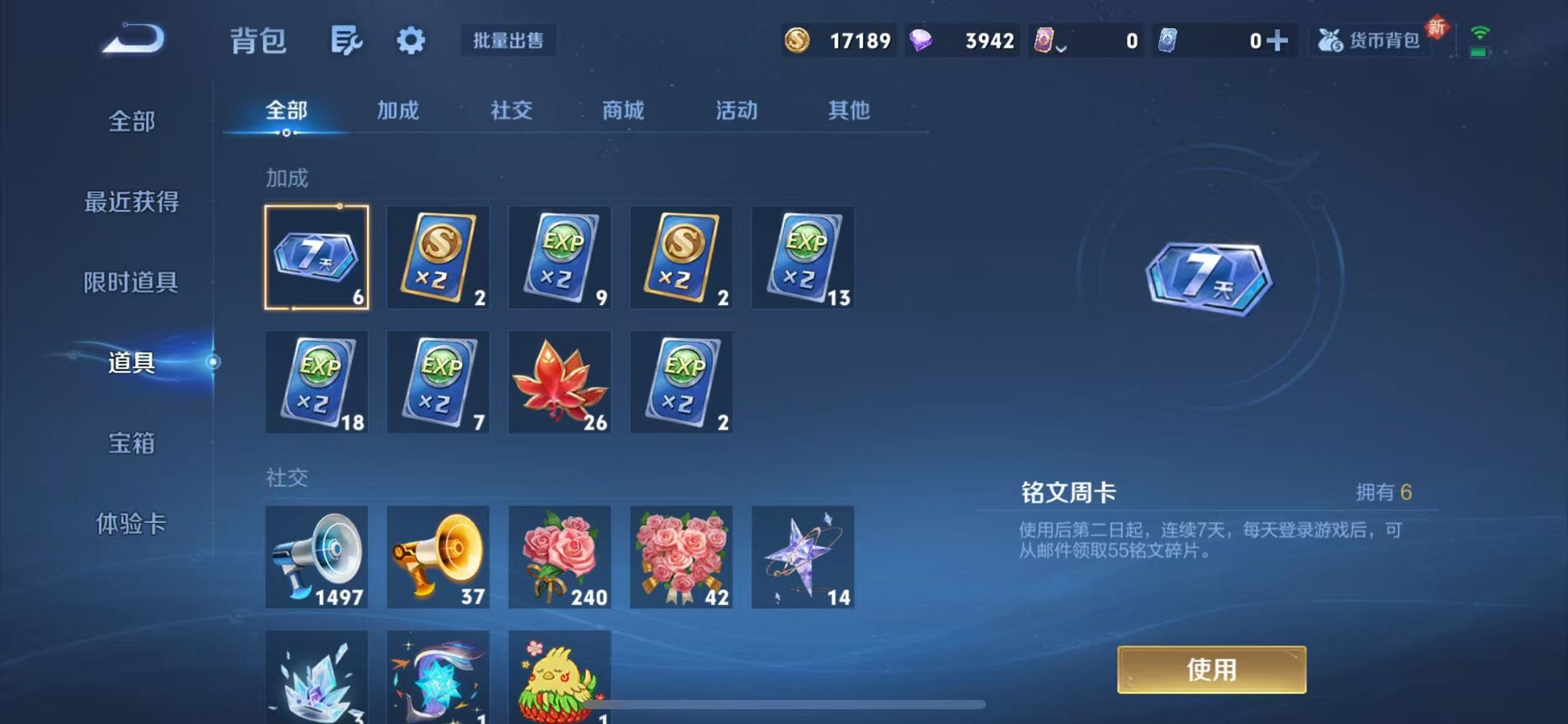Click the 批量出售 batch sell button

(x=509, y=42)
